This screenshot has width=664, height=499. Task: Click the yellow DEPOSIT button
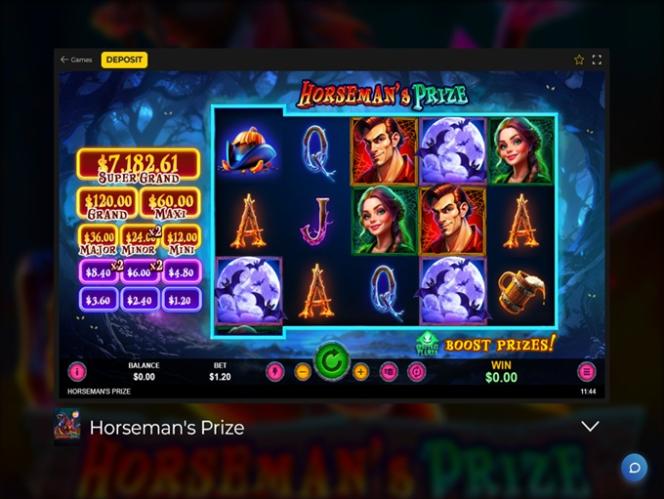pos(124,60)
